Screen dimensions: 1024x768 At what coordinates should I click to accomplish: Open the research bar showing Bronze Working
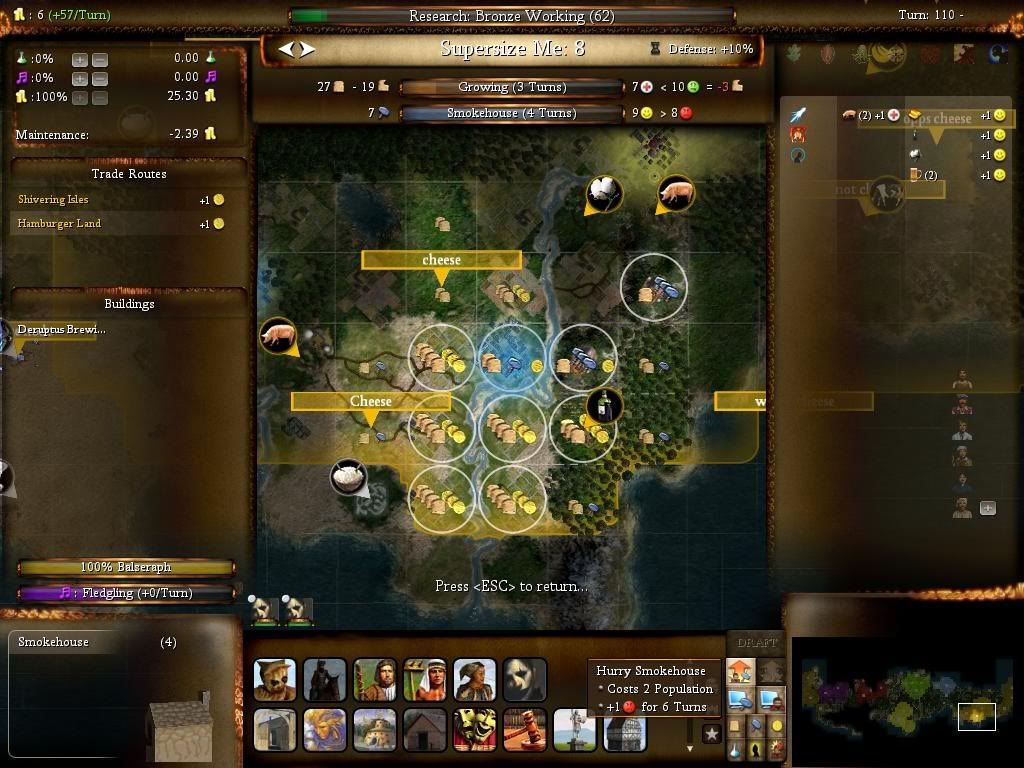(x=511, y=16)
